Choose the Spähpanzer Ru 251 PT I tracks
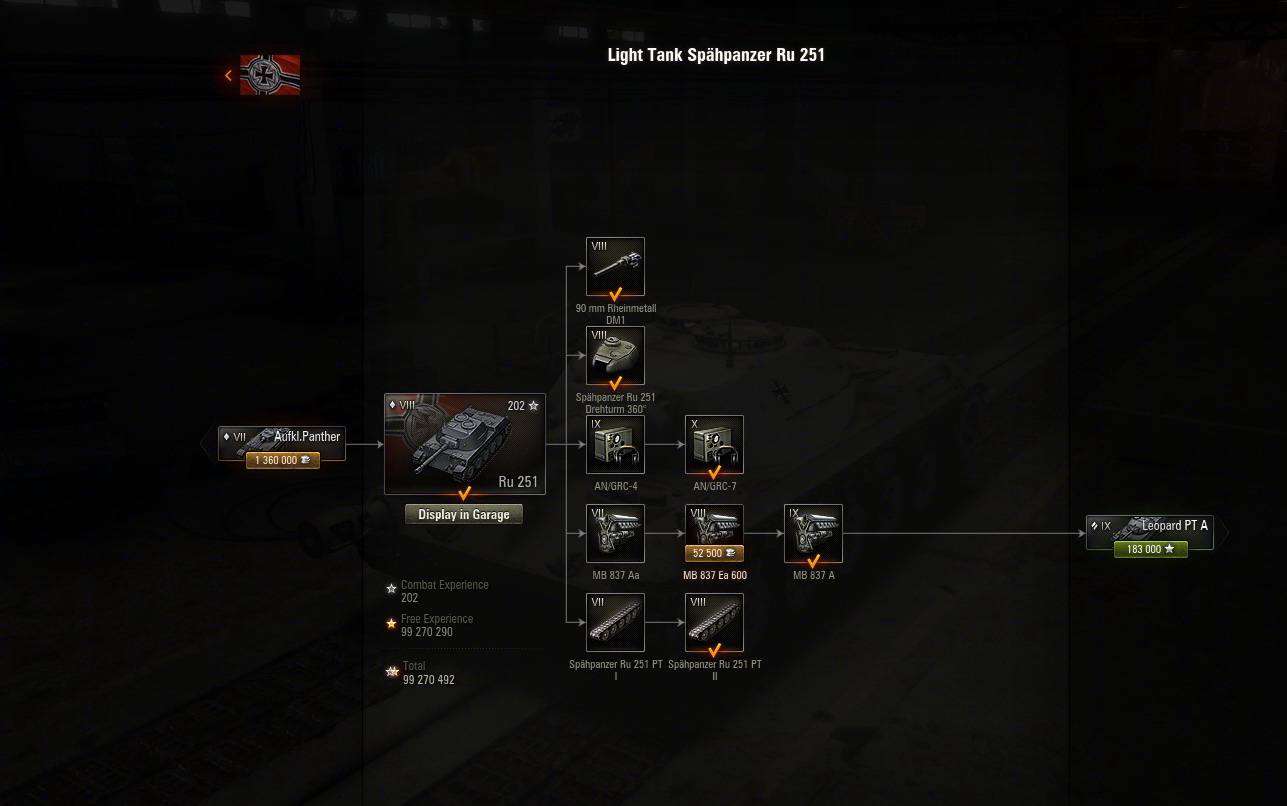 tap(616, 622)
